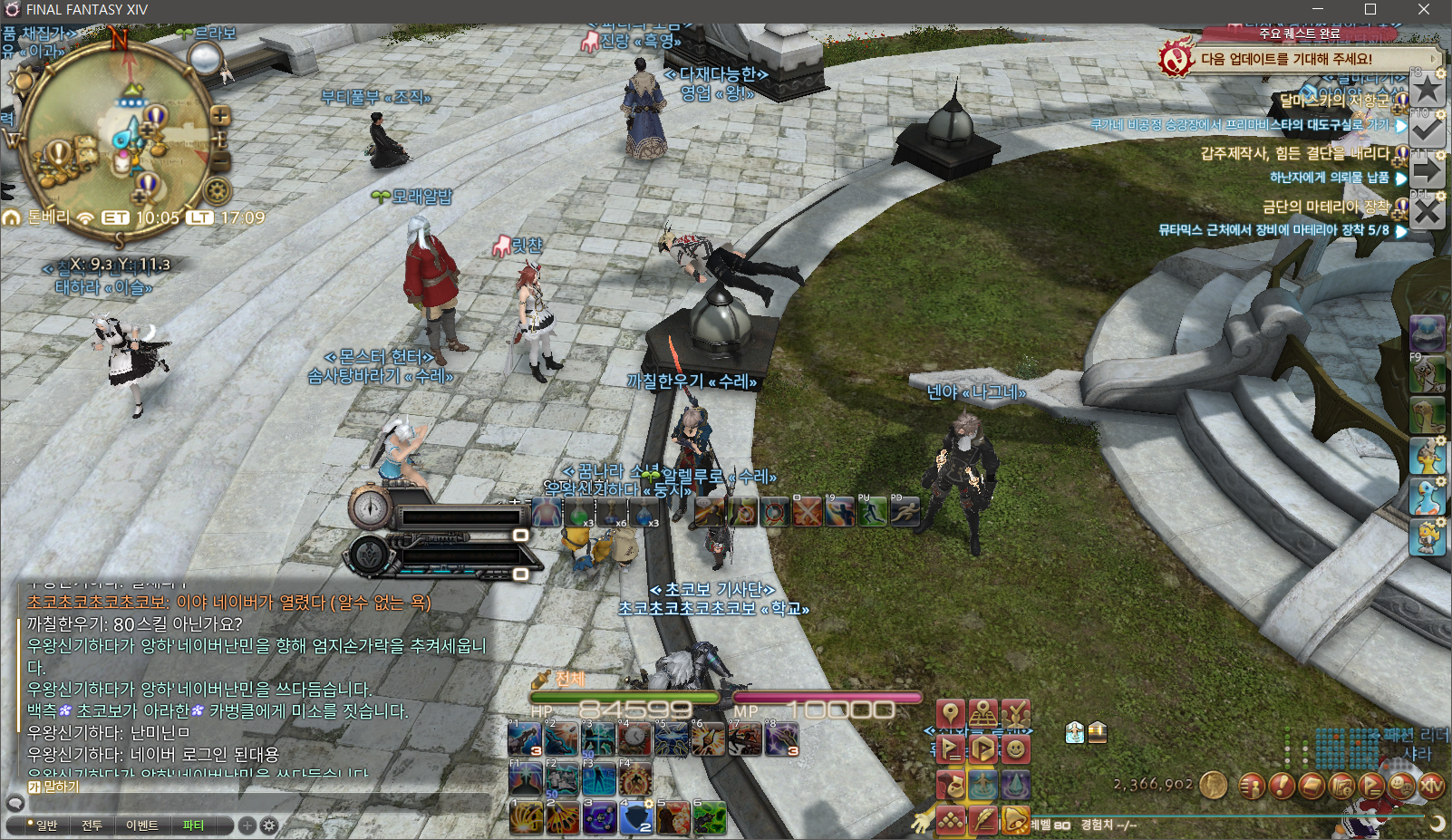This screenshot has height=840, width=1452.
Task: Open the smiley face emote menu
Action: click(x=1016, y=749)
